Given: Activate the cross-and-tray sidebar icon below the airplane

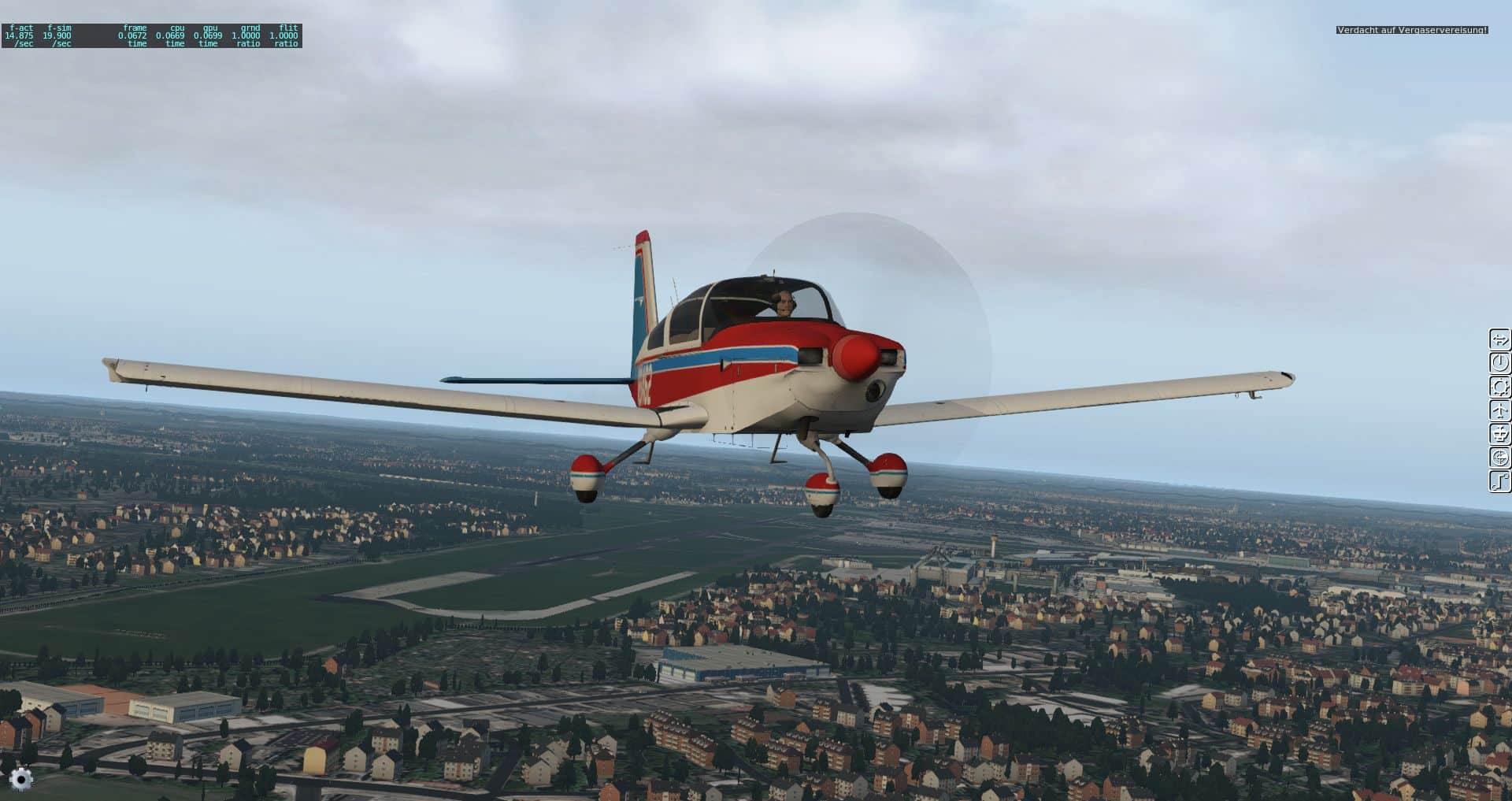Looking at the screenshot, I should pos(1499,434).
